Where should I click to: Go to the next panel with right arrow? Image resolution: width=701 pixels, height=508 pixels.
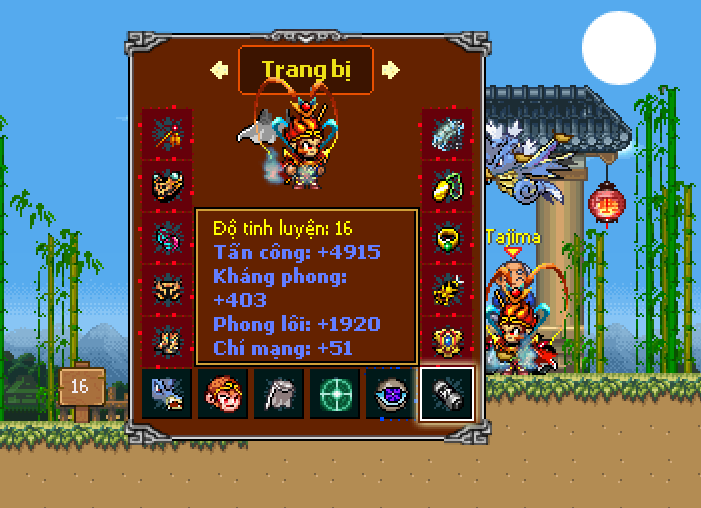coord(391,69)
